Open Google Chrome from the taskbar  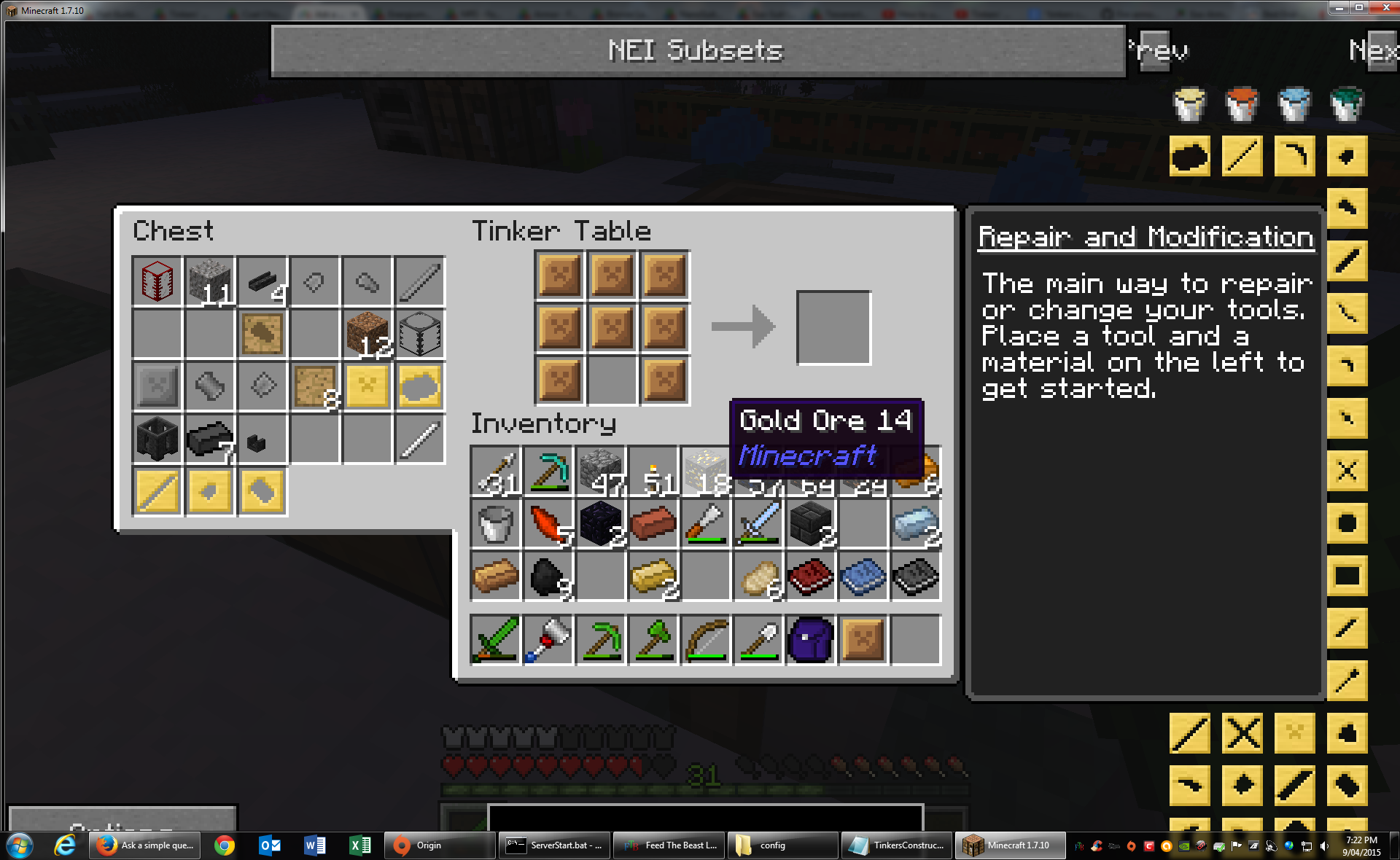pos(225,845)
